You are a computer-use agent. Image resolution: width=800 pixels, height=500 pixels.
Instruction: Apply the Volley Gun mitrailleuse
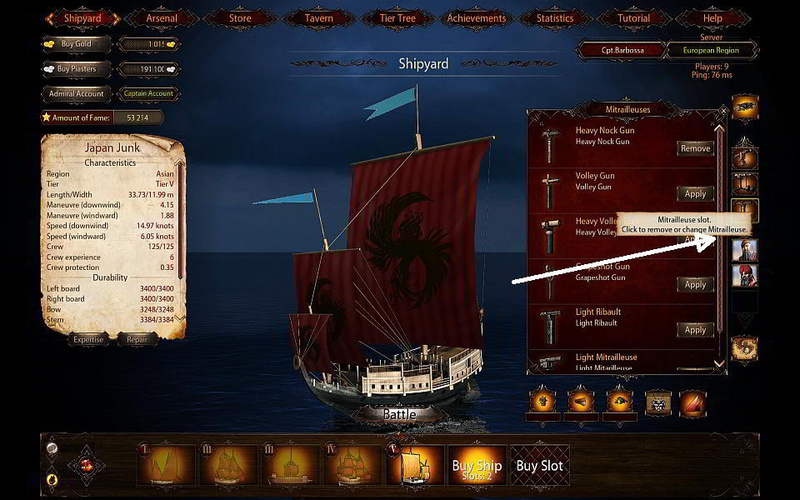point(695,194)
